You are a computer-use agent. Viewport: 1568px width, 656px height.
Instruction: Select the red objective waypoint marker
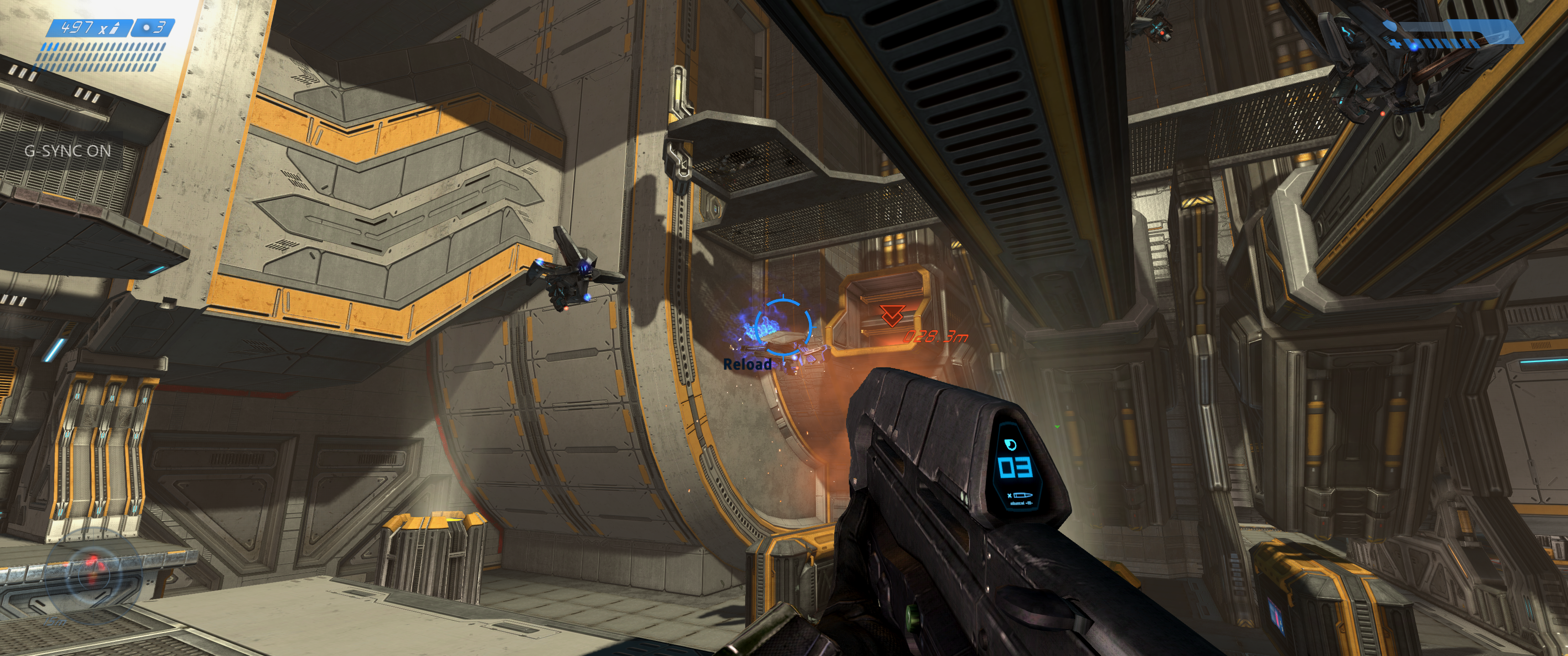point(892,316)
